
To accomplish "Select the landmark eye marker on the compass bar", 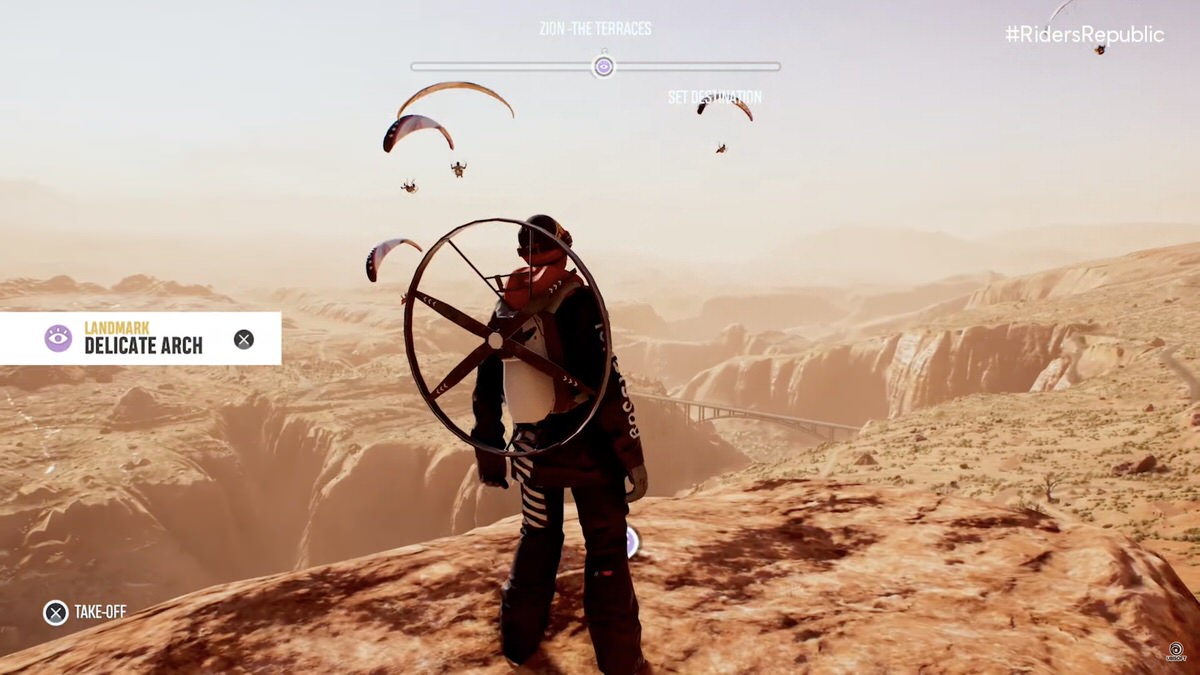I will tap(603, 67).
